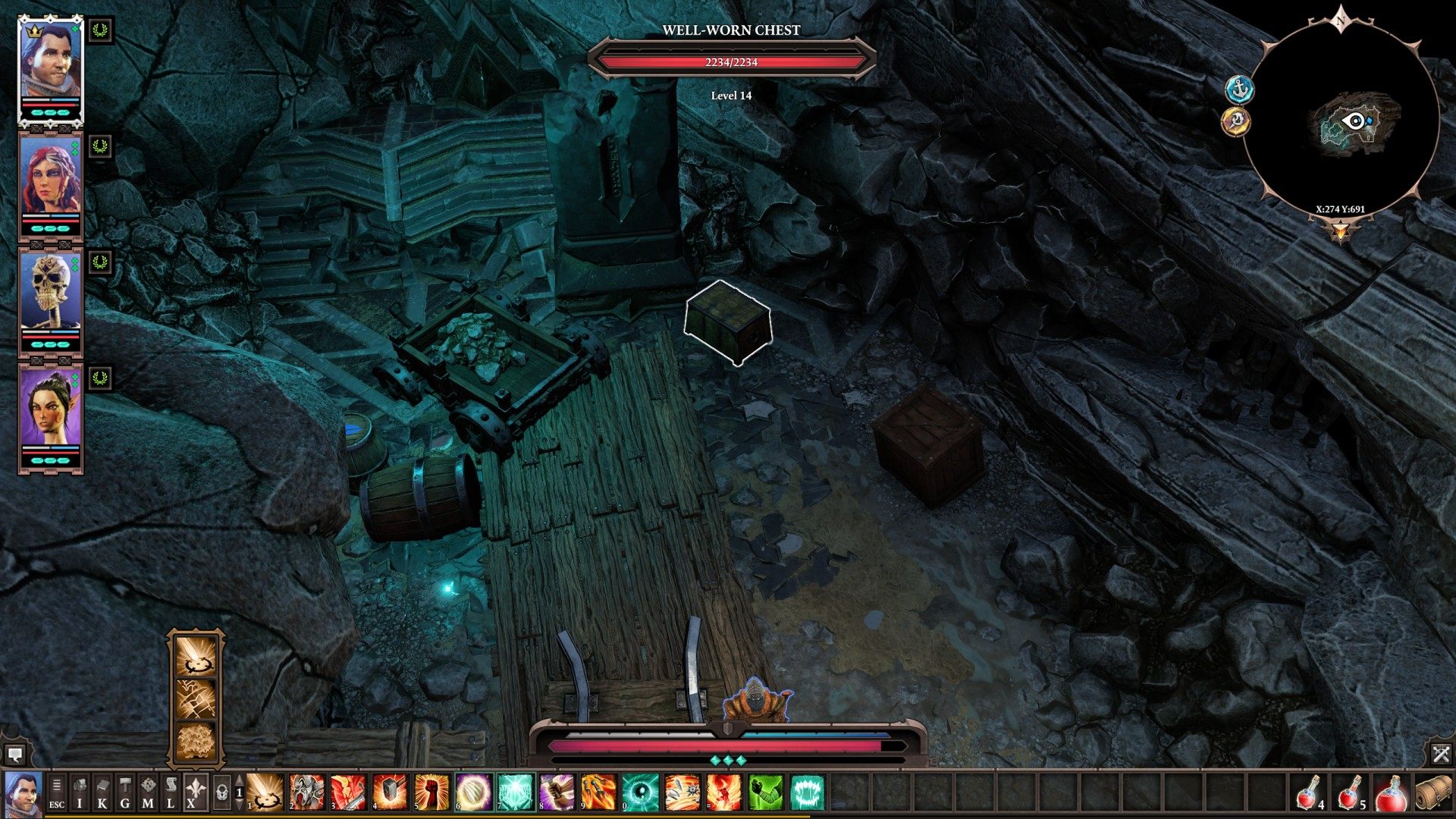Open the skills book button
This screenshot has width=1456, height=819.
point(102,793)
